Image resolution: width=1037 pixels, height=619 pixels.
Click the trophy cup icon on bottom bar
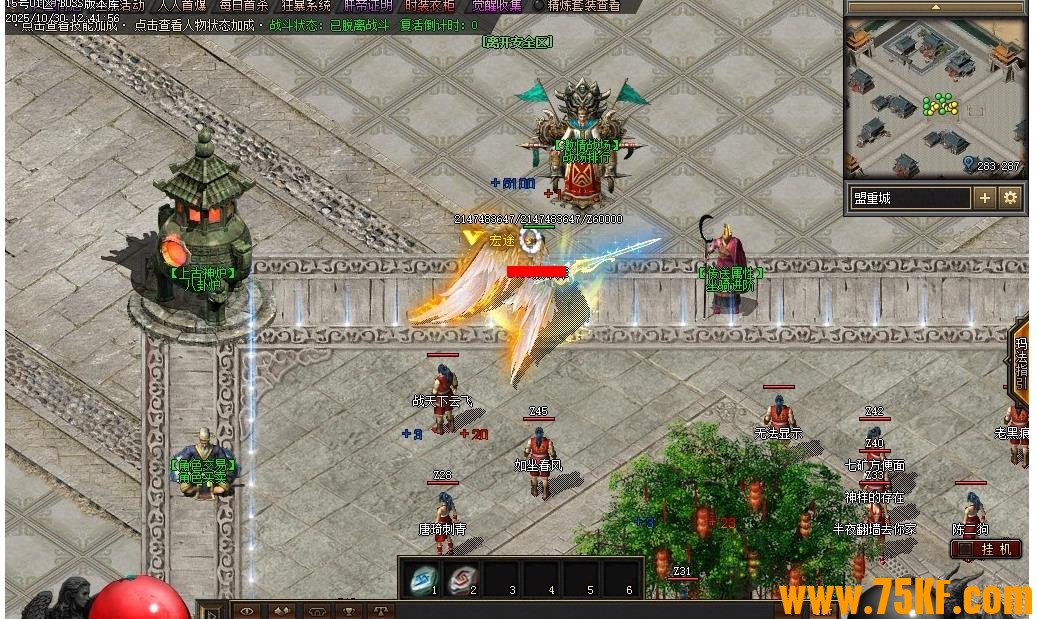[348, 610]
